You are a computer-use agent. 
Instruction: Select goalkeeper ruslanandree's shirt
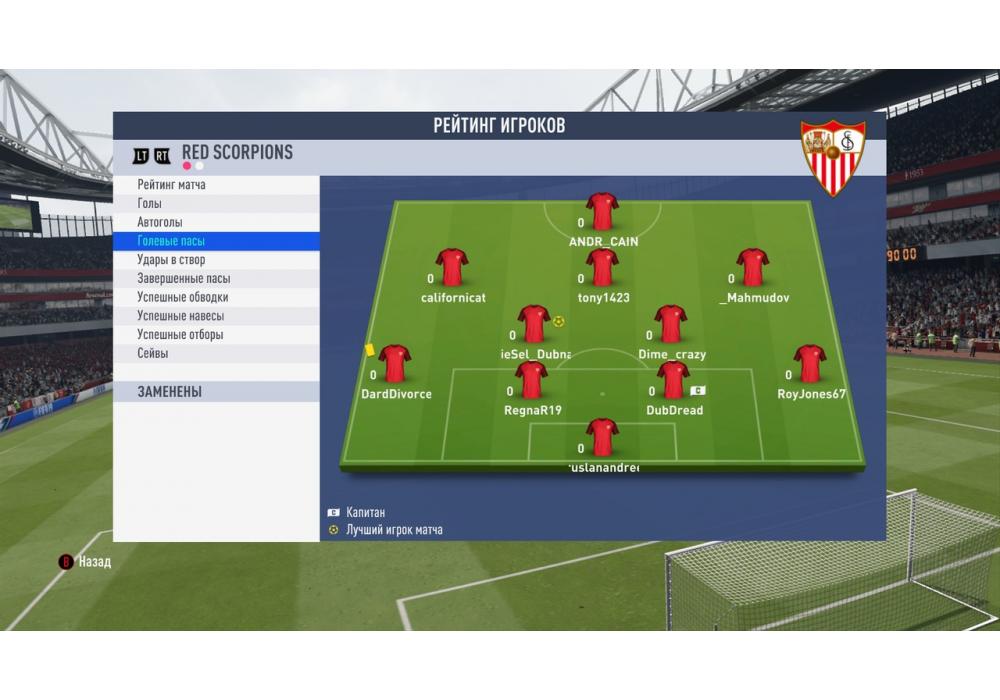[602, 437]
